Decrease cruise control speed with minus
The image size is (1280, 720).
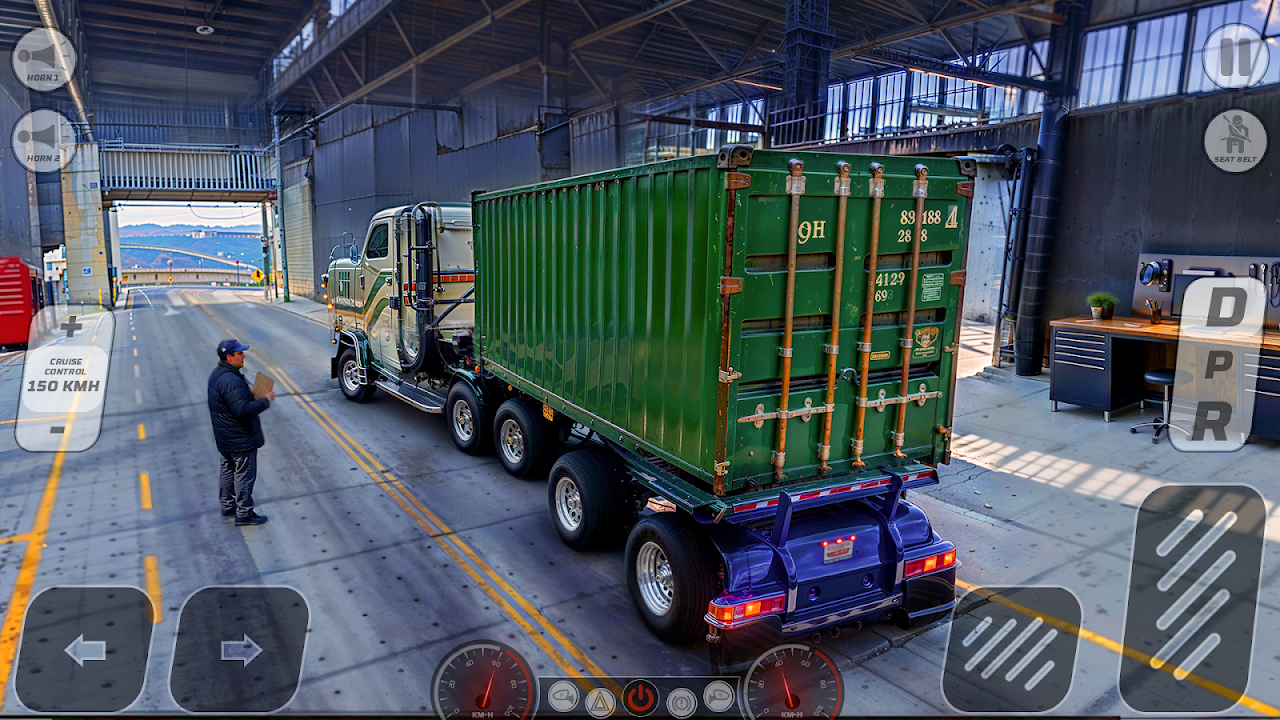pyautogui.click(x=58, y=429)
